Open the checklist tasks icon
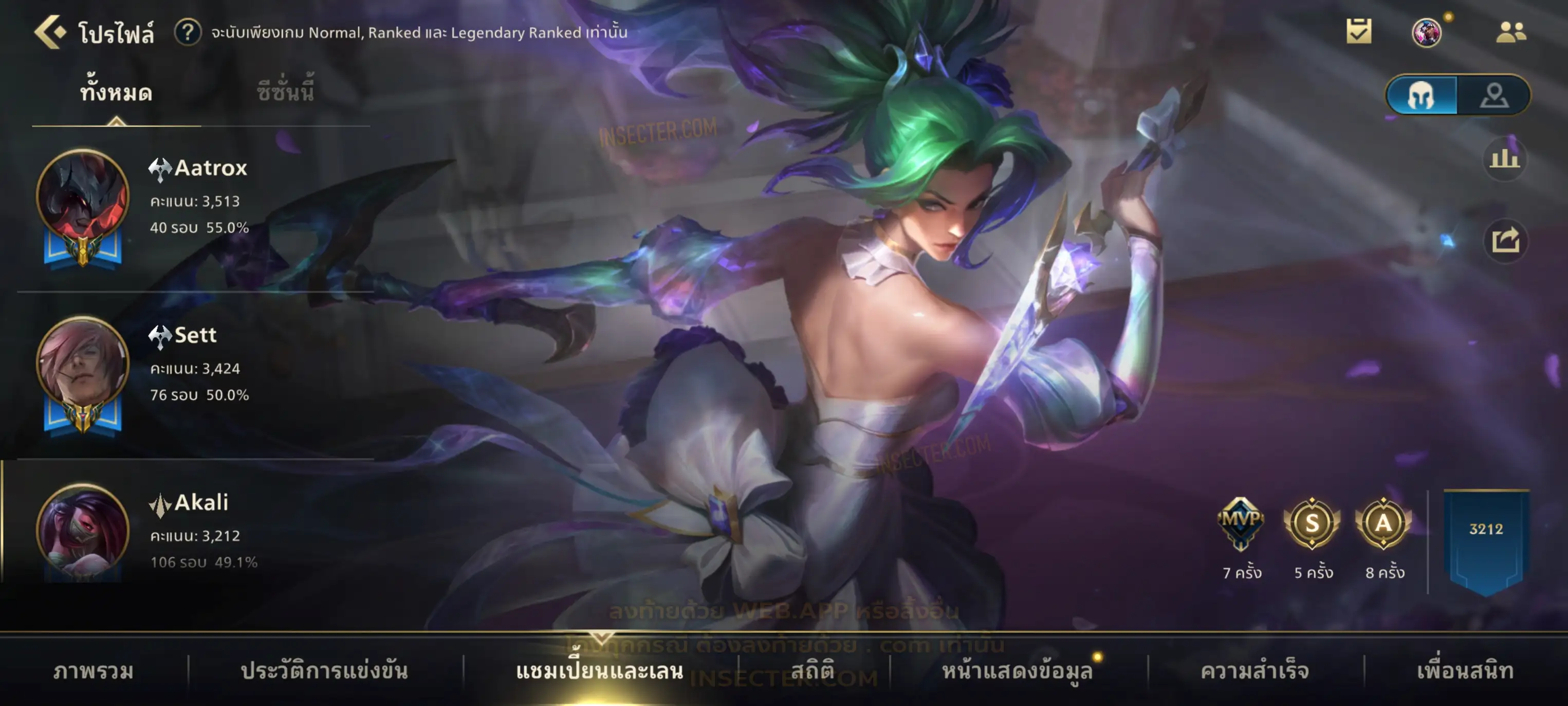Viewport: 1568px width, 706px height. click(1358, 32)
